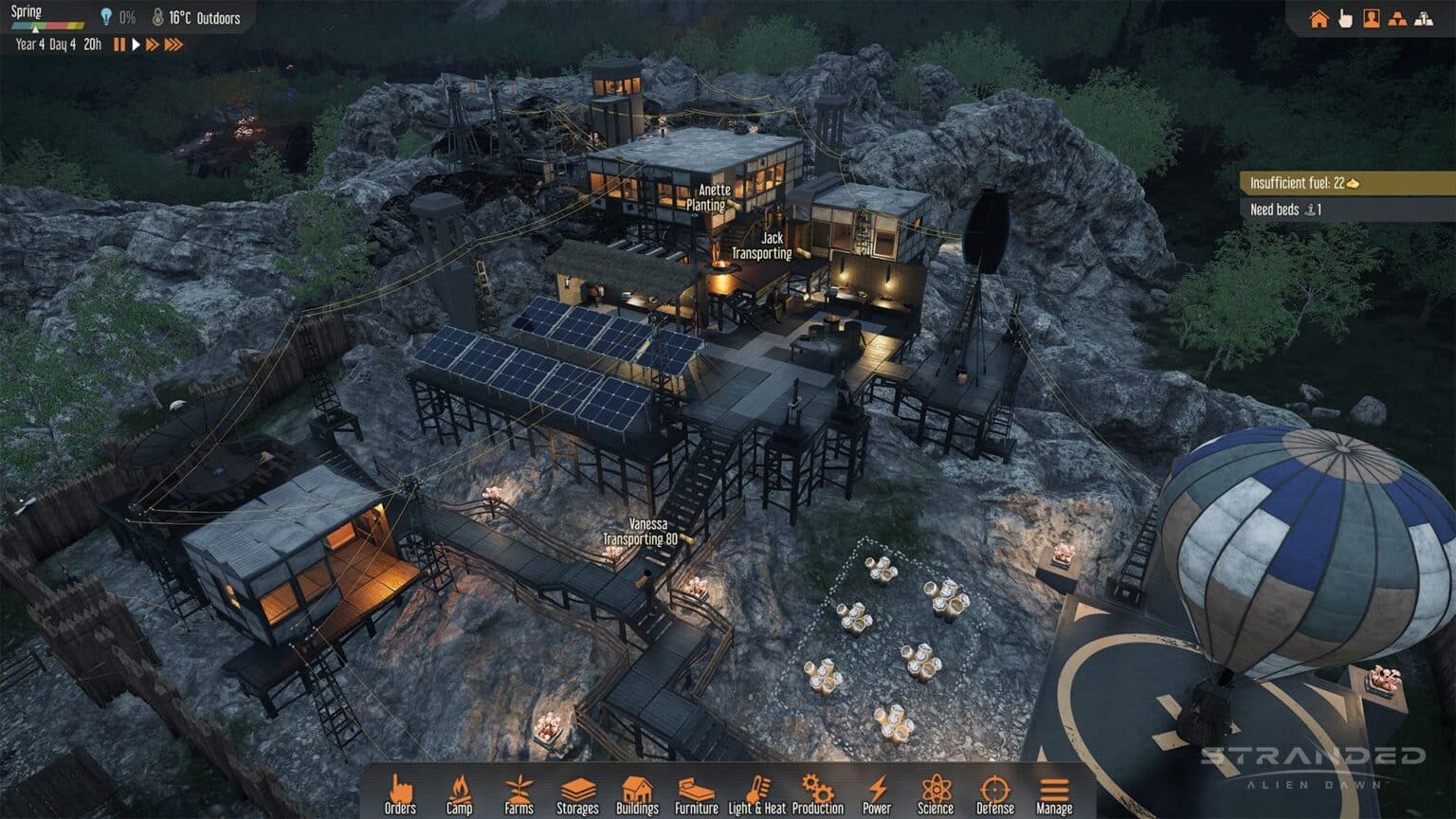
Task: Open the Camp build category
Action: [x=459, y=794]
